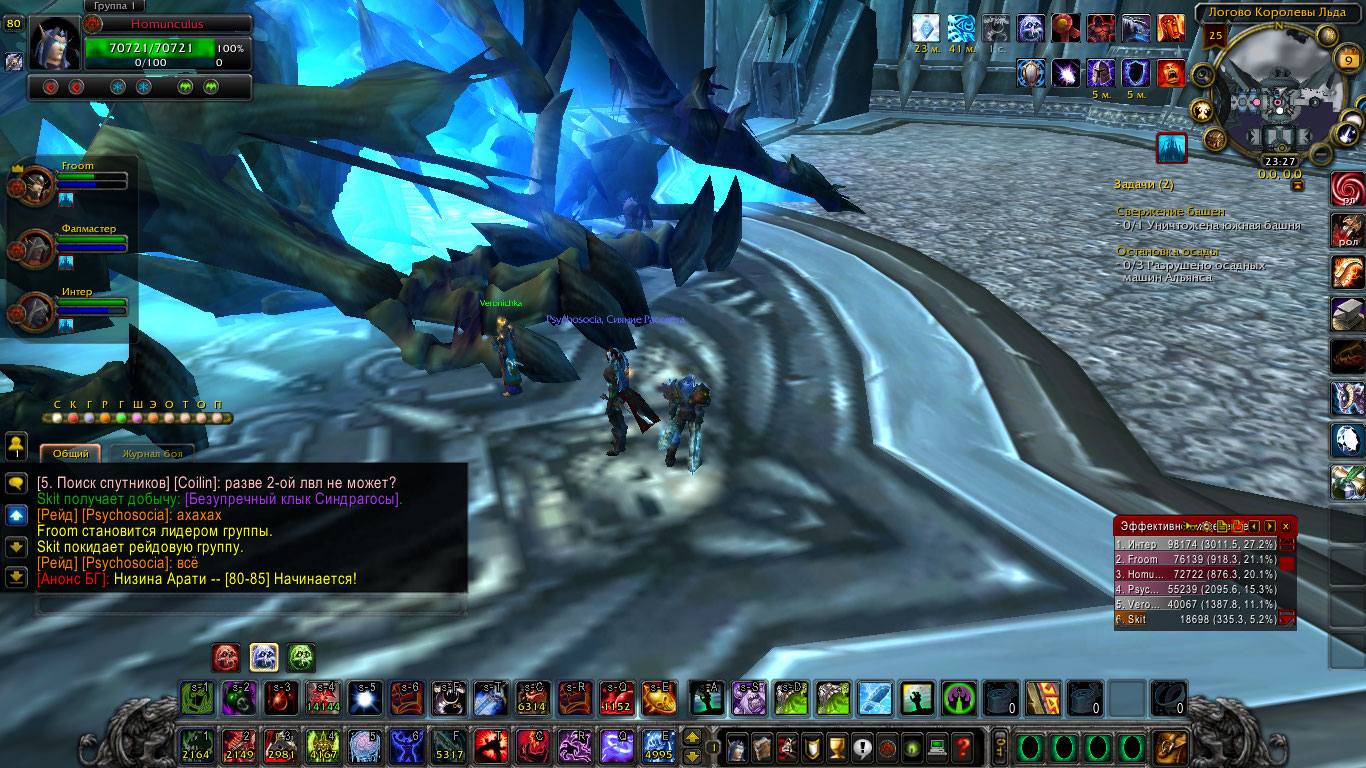
Task: Open the Общий chat tab
Action: (x=71, y=454)
